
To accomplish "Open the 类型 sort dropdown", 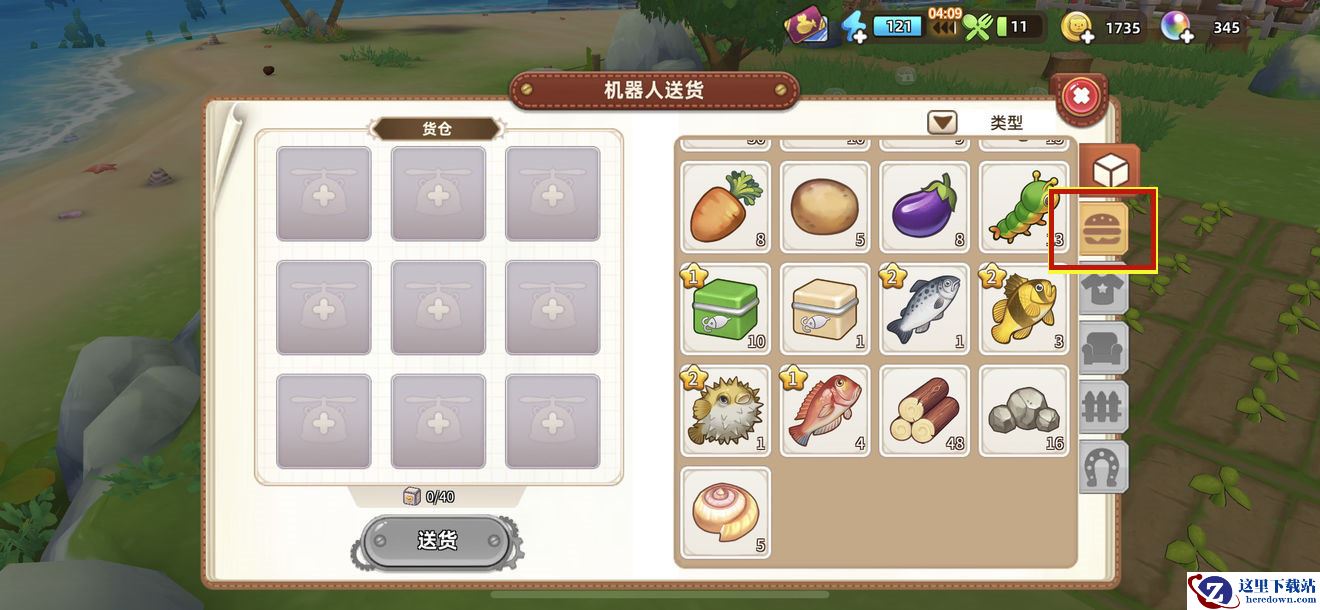I will [x=942, y=122].
